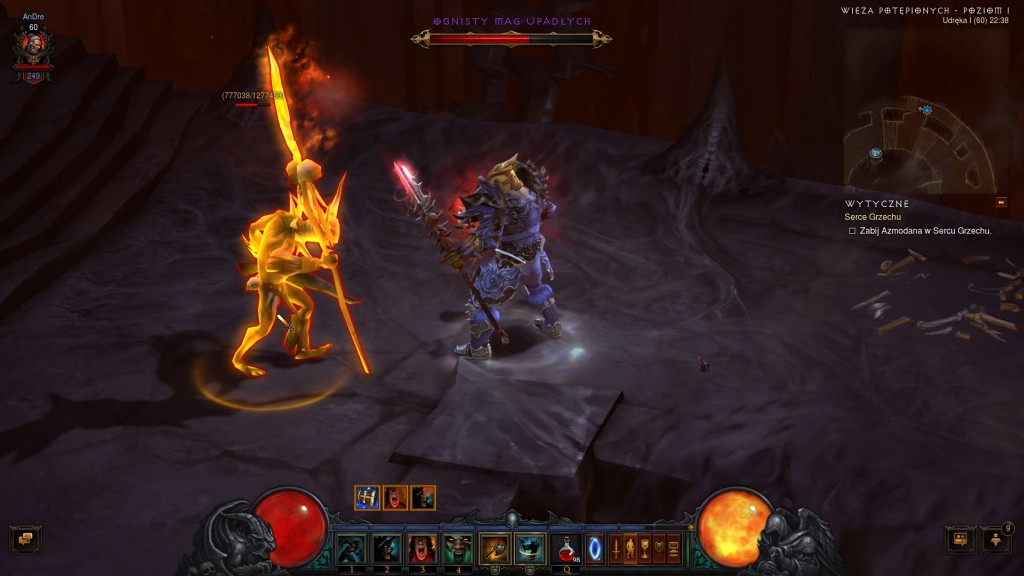Select the whirlwind secondary skill

(x=530, y=549)
